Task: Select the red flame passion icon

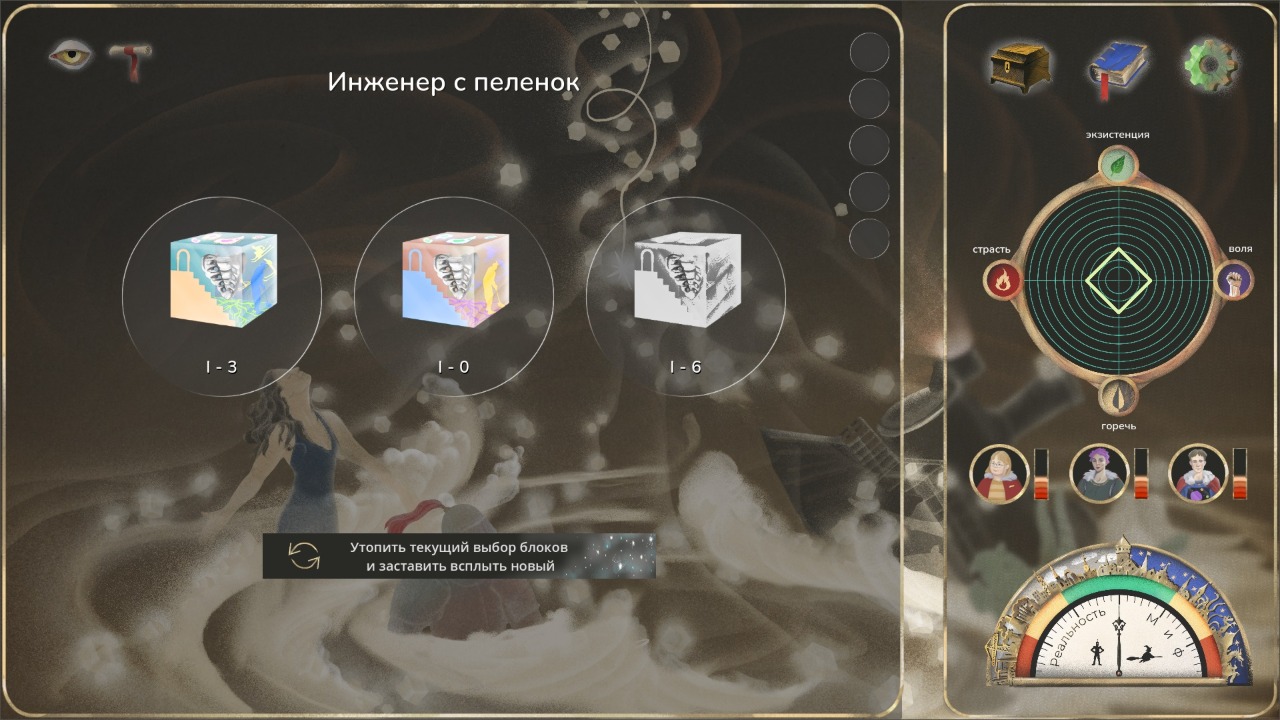Action: (x=1001, y=281)
